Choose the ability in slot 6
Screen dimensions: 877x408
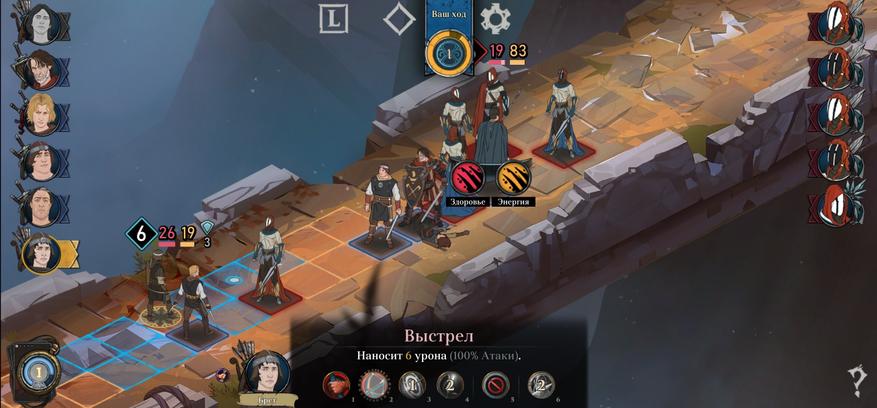pyautogui.click(x=541, y=384)
